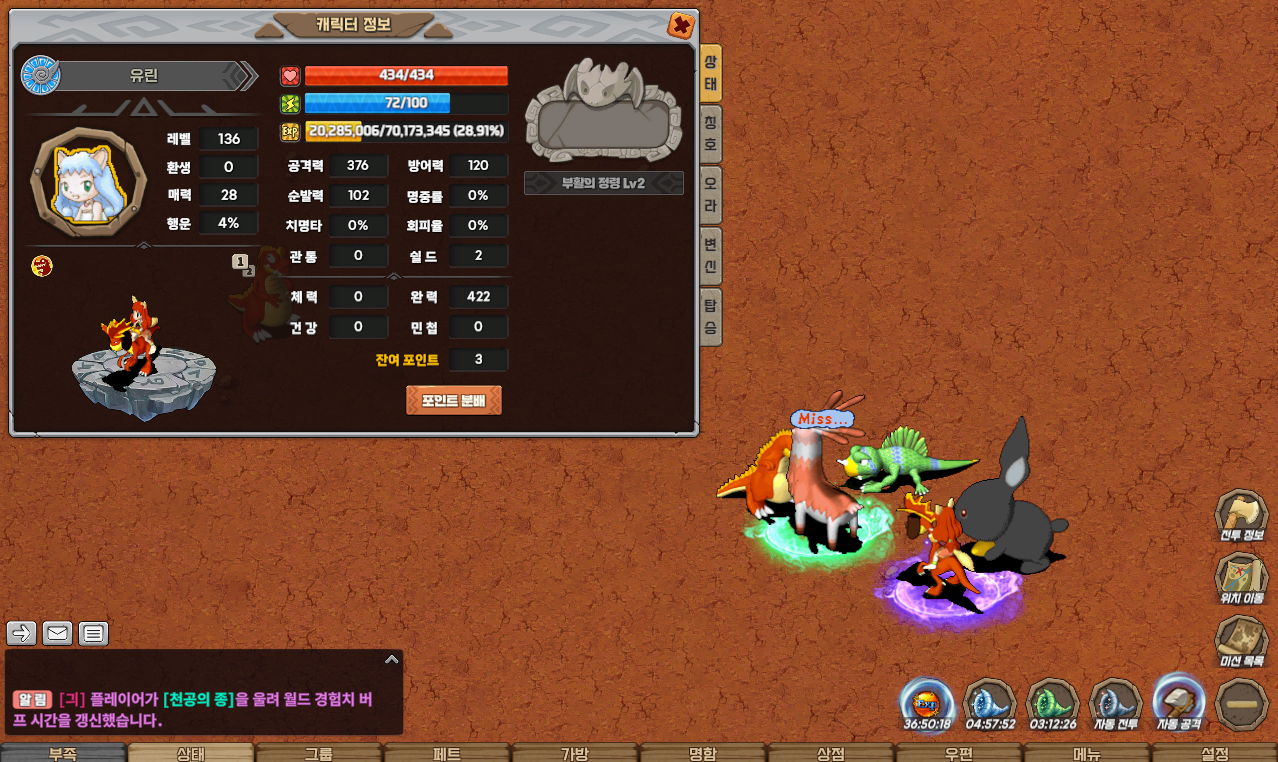Close the 캐릭터 정보 character info window
Screen dimensions: 1278x762
click(681, 25)
